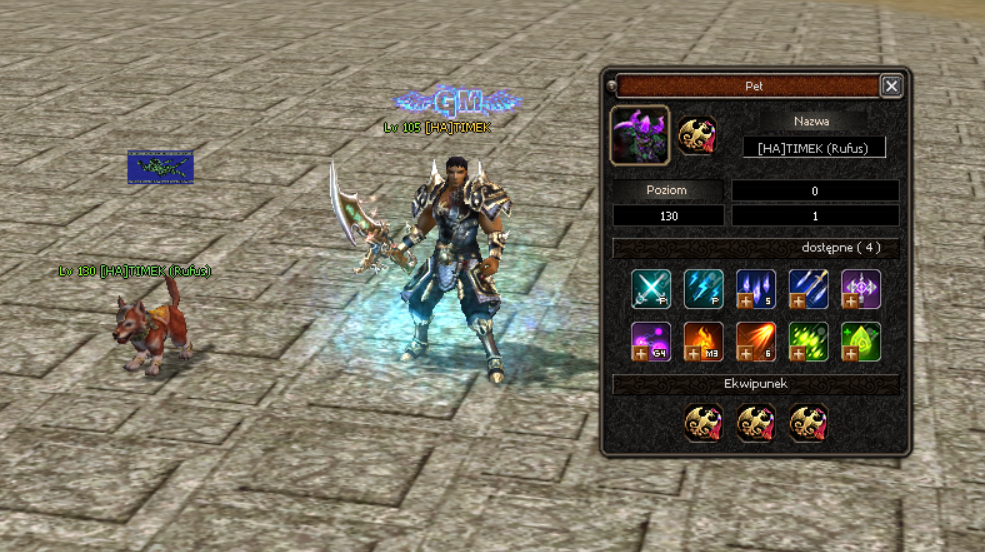Click the small round knob left of Pet title
This screenshot has height=552, width=985.
(x=611, y=86)
